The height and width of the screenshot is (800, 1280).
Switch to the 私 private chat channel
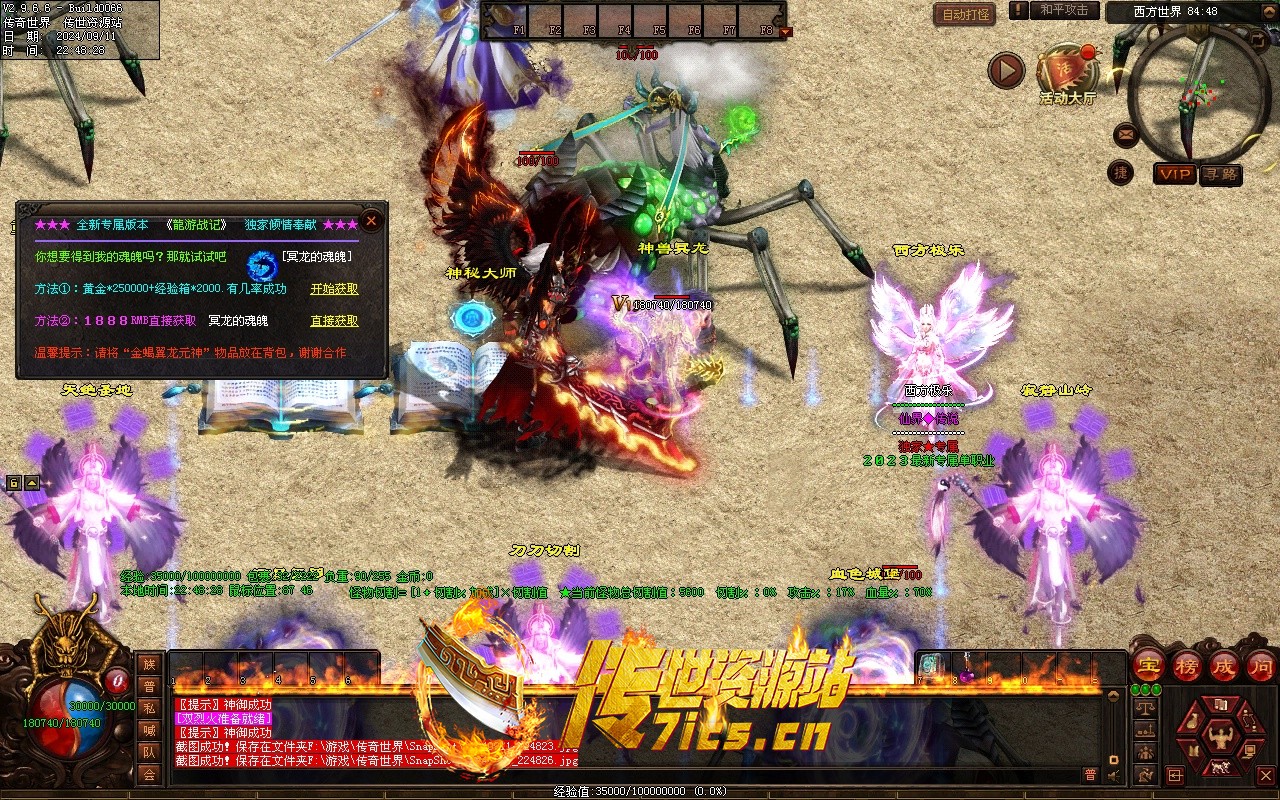pos(149,707)
